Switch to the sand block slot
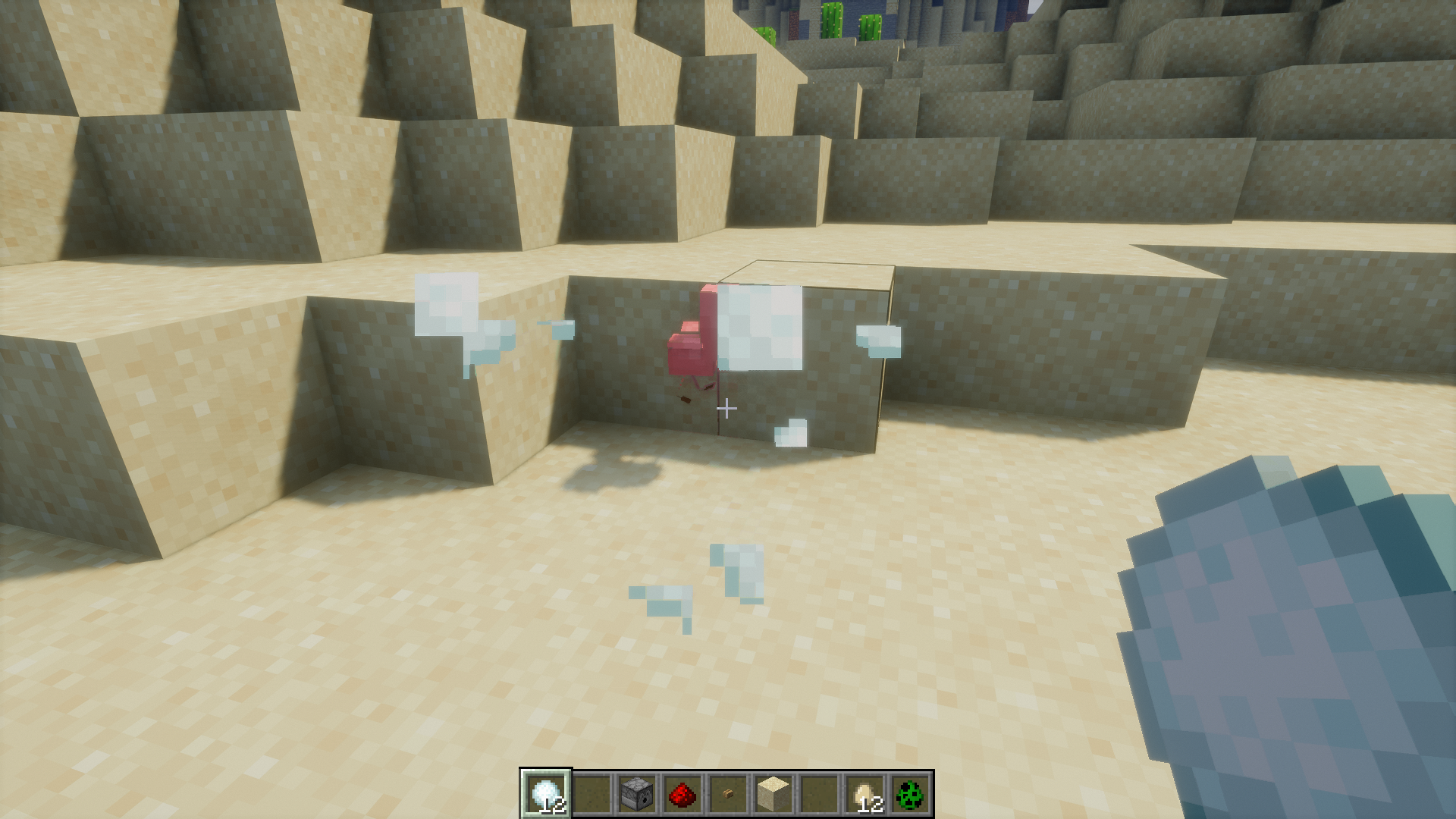Viewport: 1456px width, 819px height. 773,794
